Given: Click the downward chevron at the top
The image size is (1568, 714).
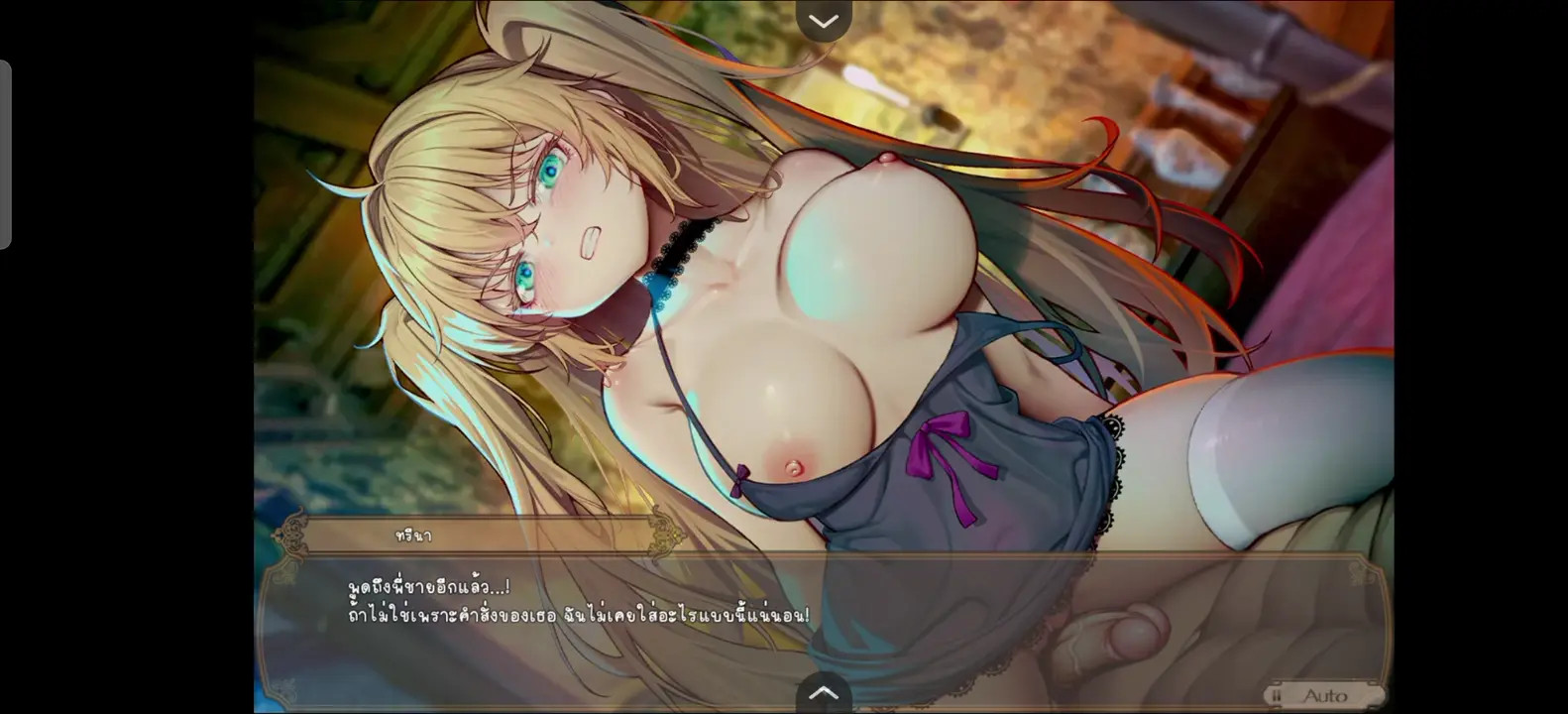Looking at the screenshot, I should (824, 20).
